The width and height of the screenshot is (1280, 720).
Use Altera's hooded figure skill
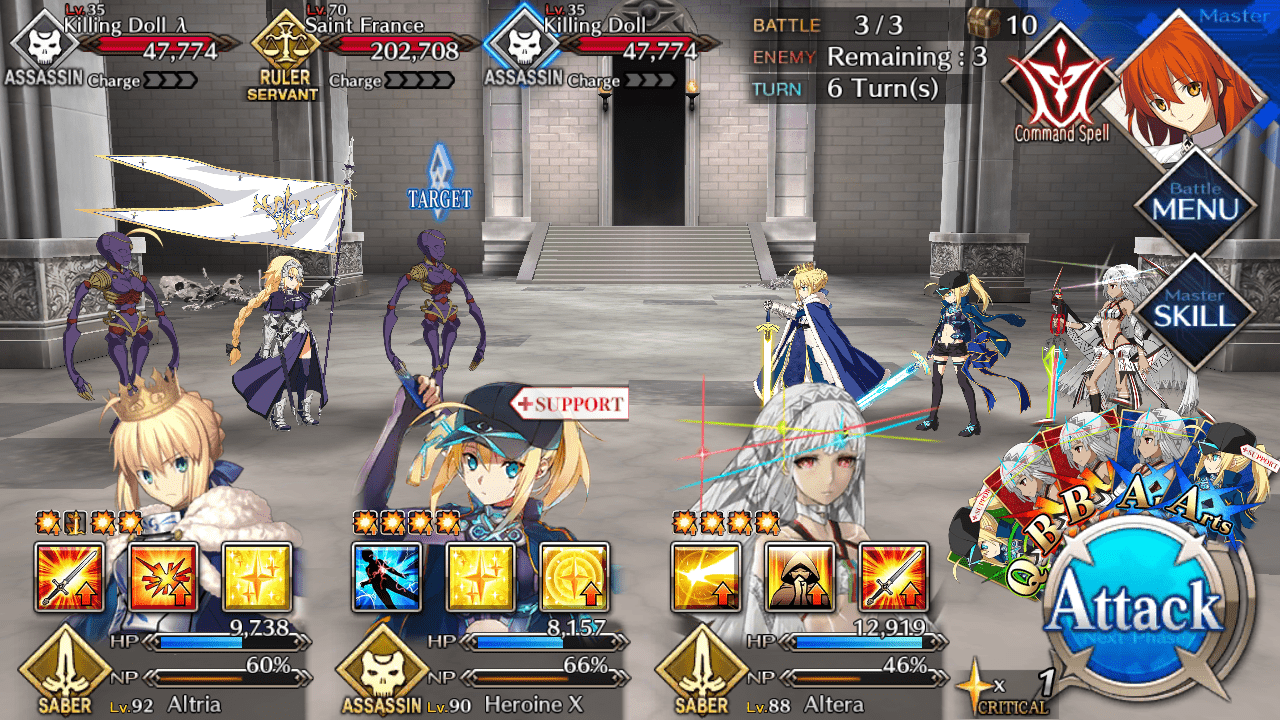coord(799,577)
